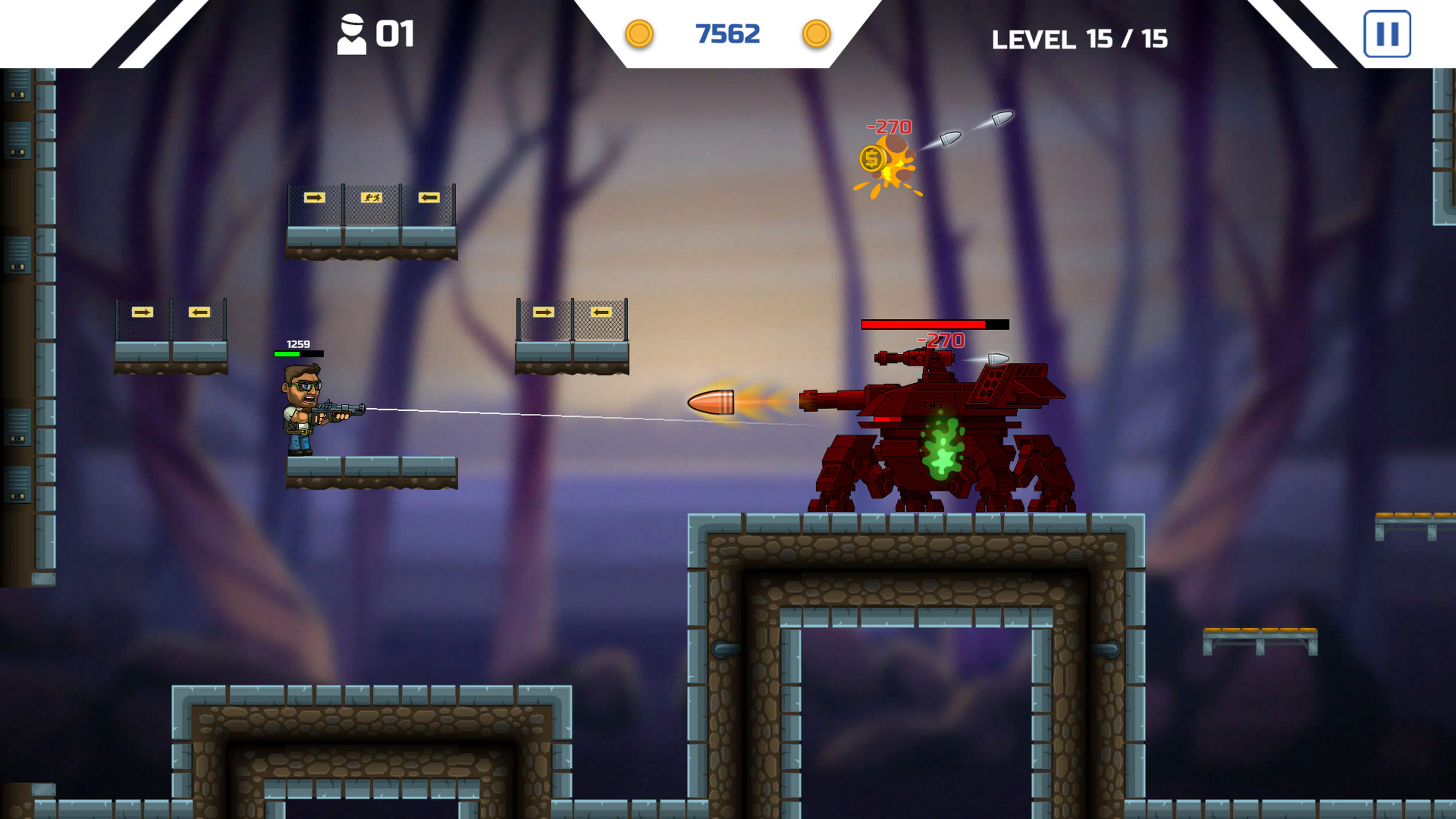Viewport: 1456px width, 819px height.
Task: Click the player count person icon
Action: [351, 34]
